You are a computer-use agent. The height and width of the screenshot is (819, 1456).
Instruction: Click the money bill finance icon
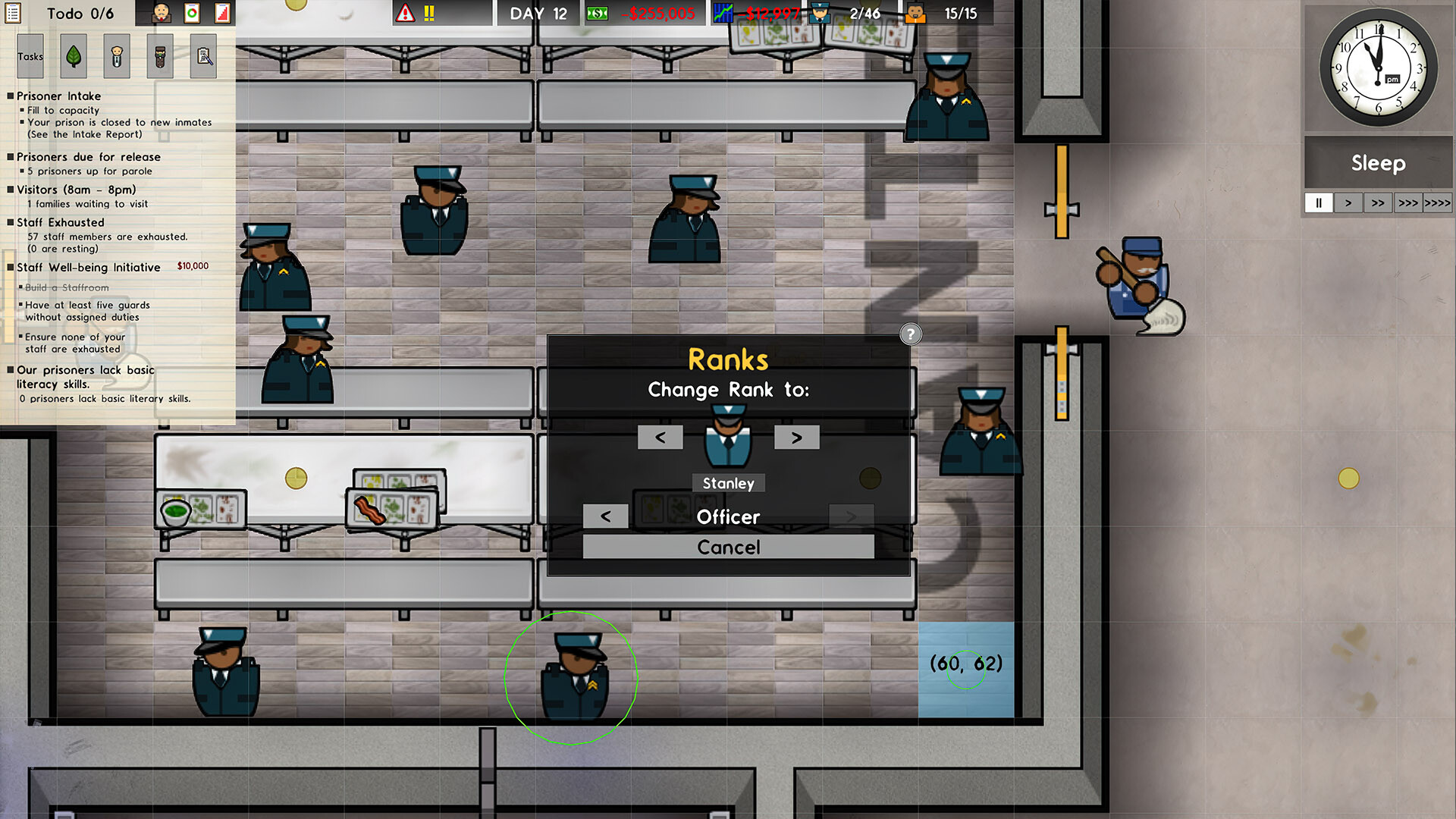pos(596,13)
